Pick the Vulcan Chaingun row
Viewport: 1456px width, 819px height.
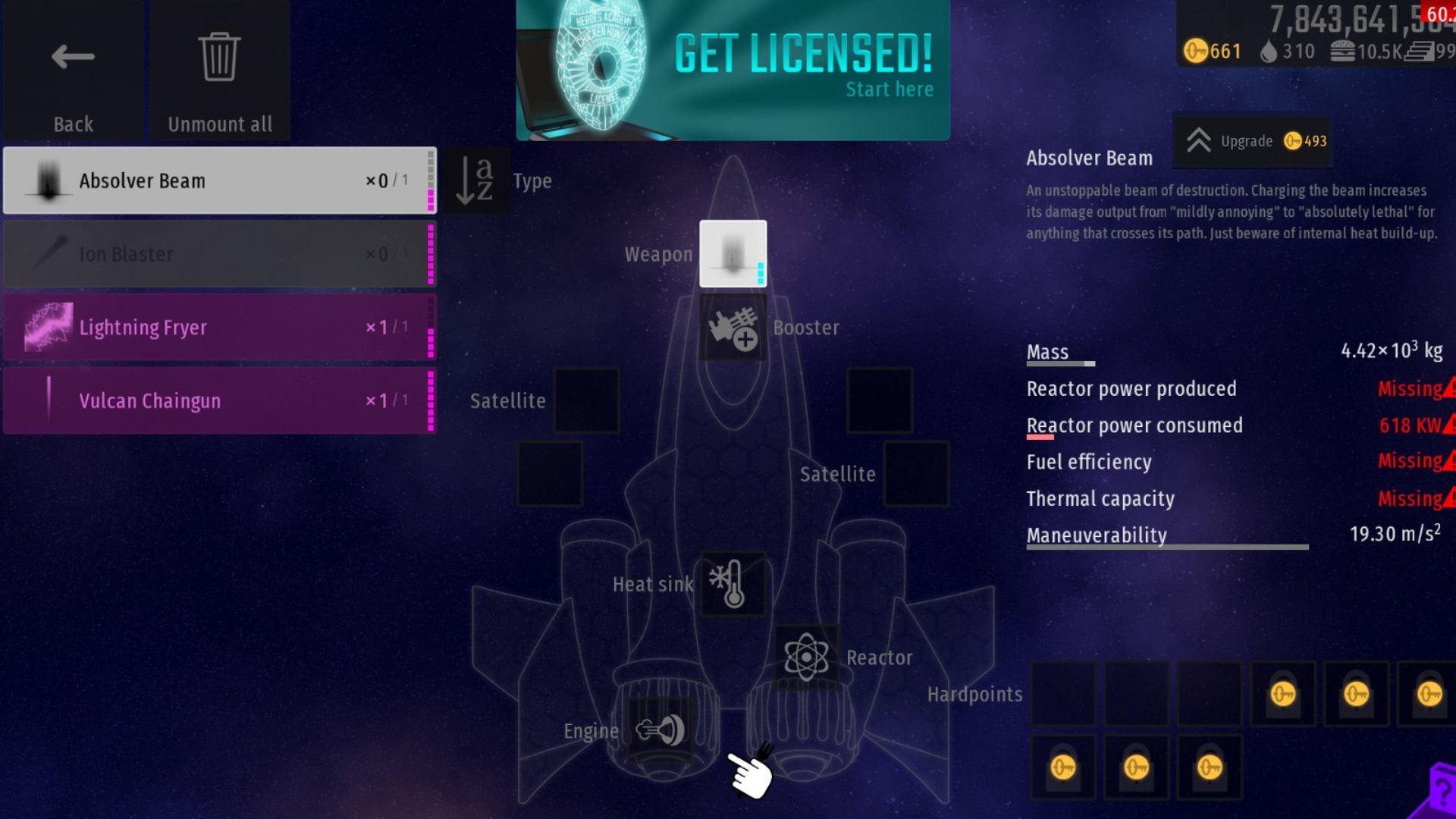click(219, 400)
